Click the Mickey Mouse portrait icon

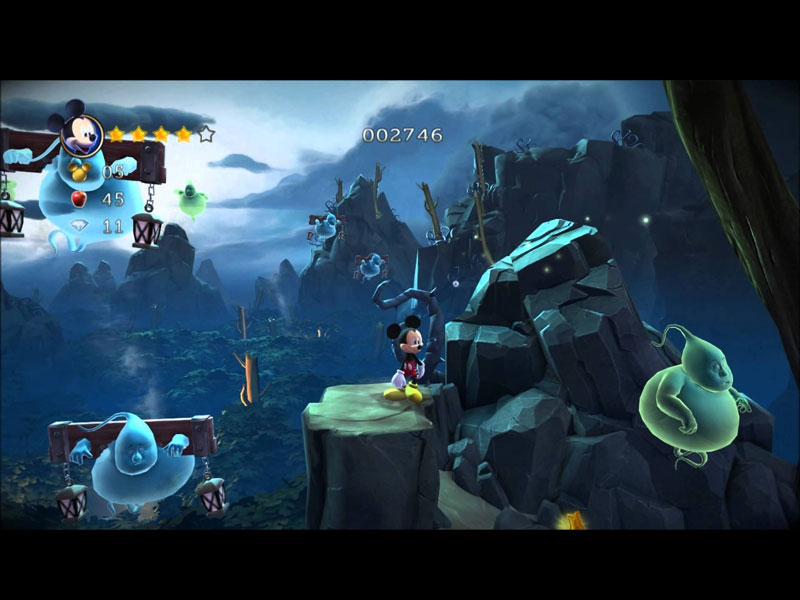[82, 128]
